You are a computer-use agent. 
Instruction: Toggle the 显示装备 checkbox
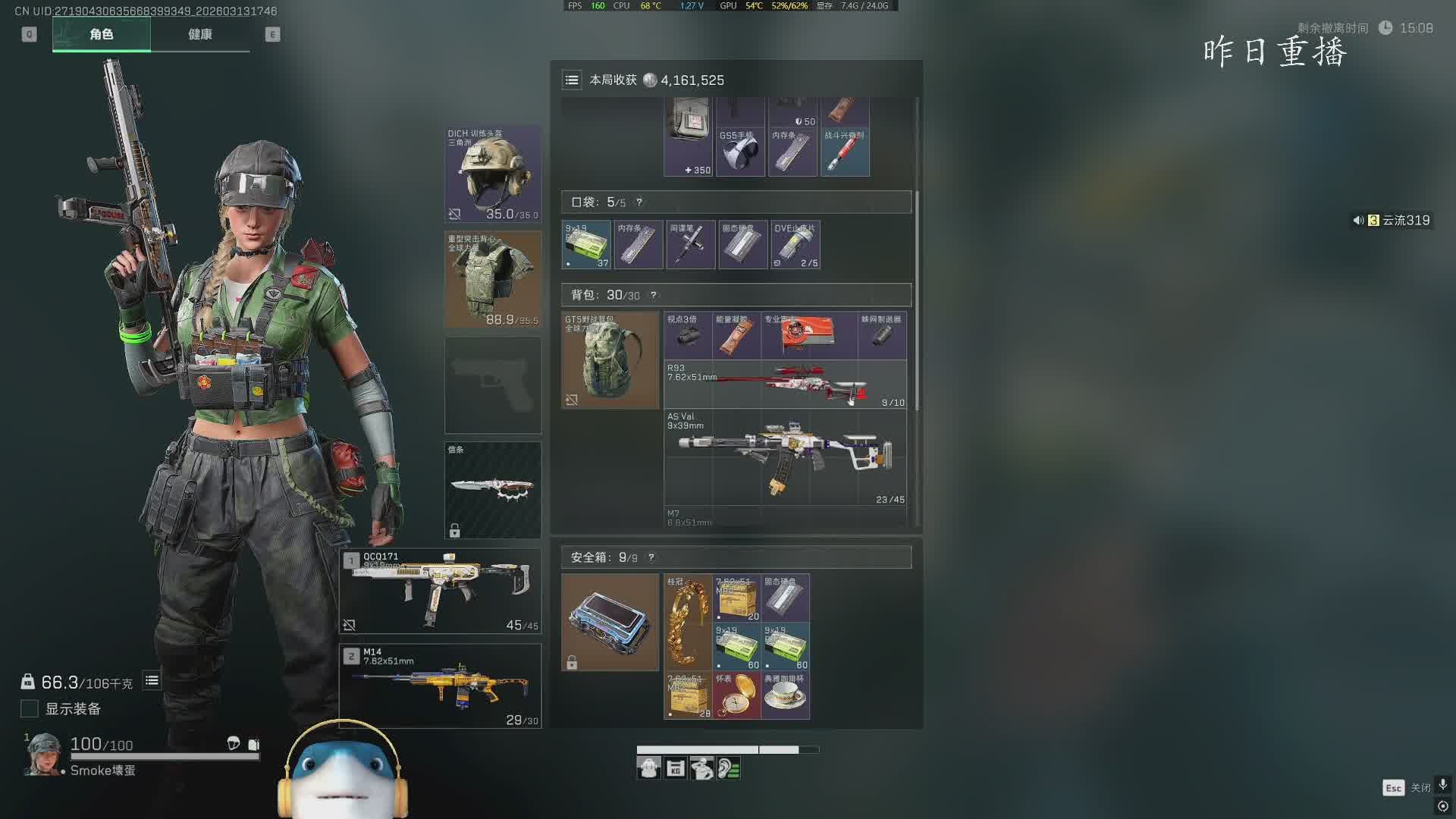(x=30, y=709)
